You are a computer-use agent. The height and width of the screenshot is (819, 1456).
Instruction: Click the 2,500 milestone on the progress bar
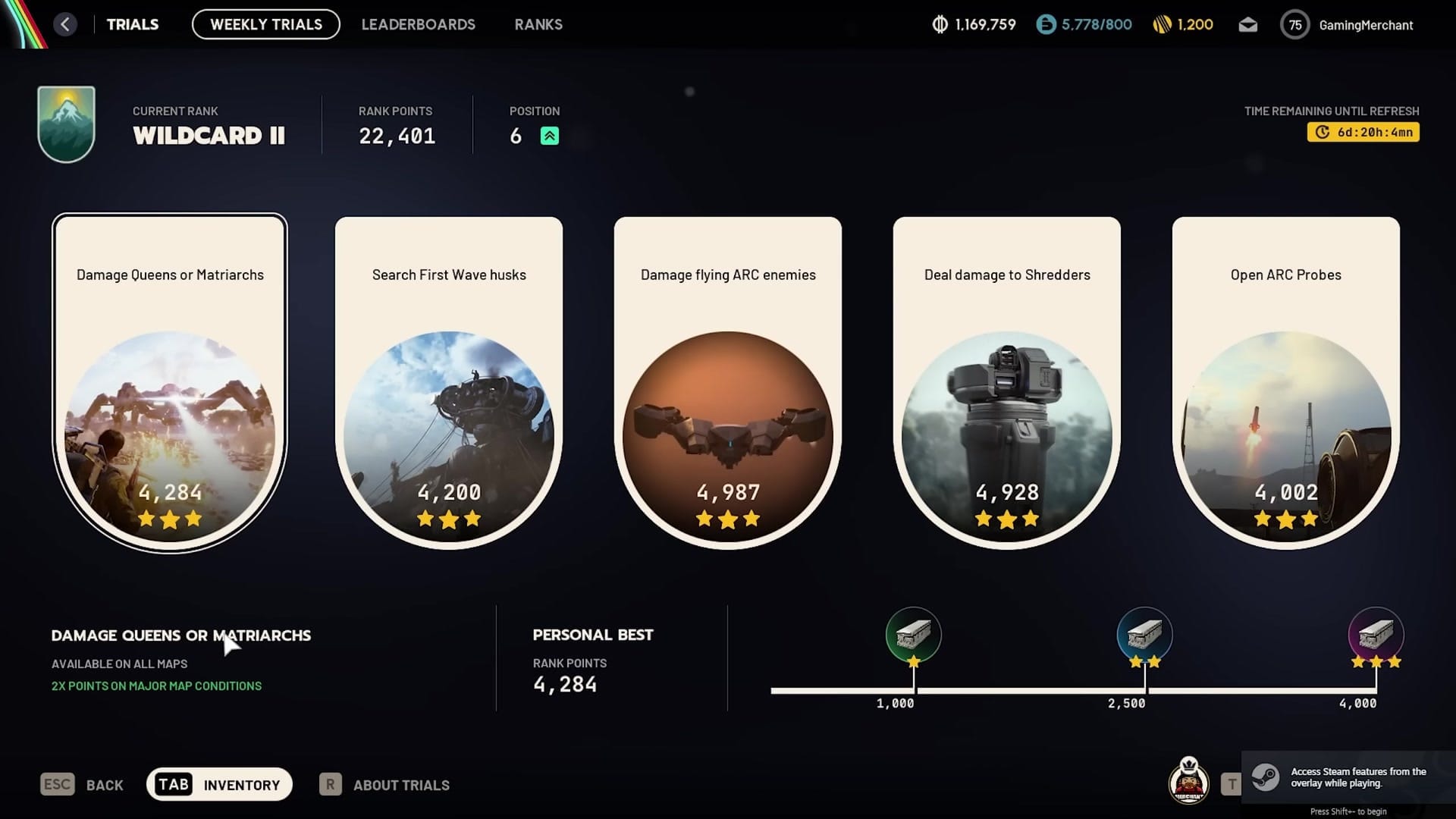click(1145, 635)
